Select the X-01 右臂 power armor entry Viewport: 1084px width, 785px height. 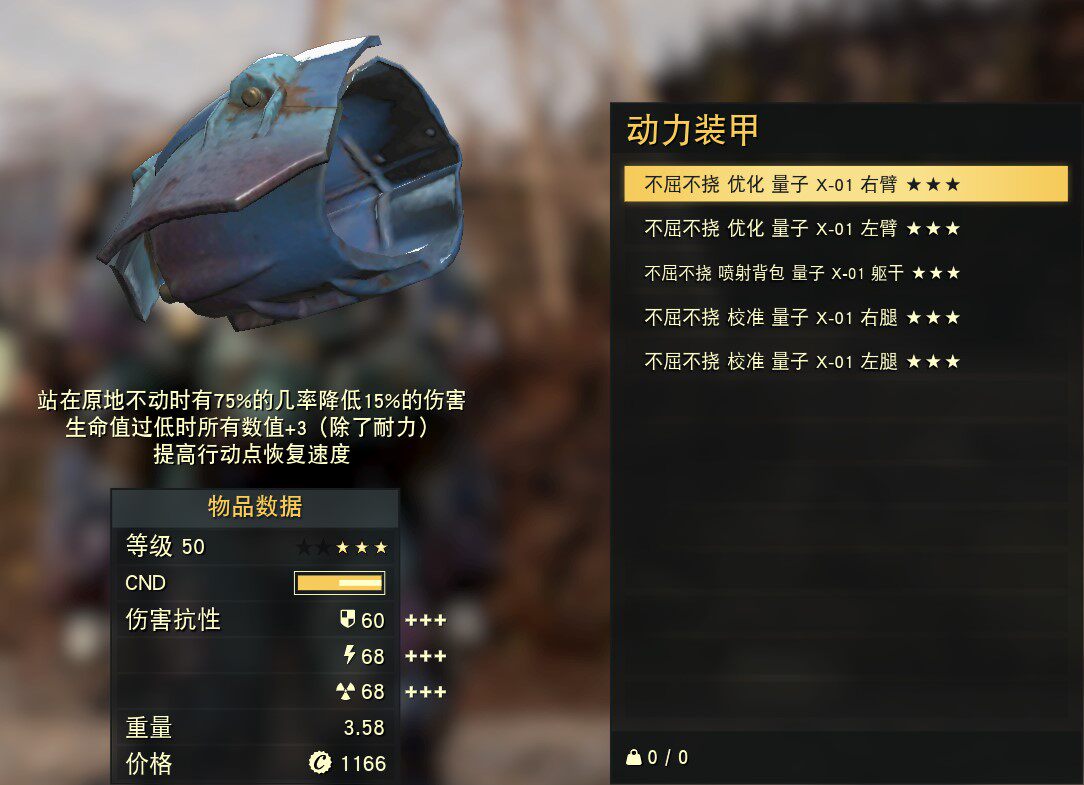click(802, 184)
